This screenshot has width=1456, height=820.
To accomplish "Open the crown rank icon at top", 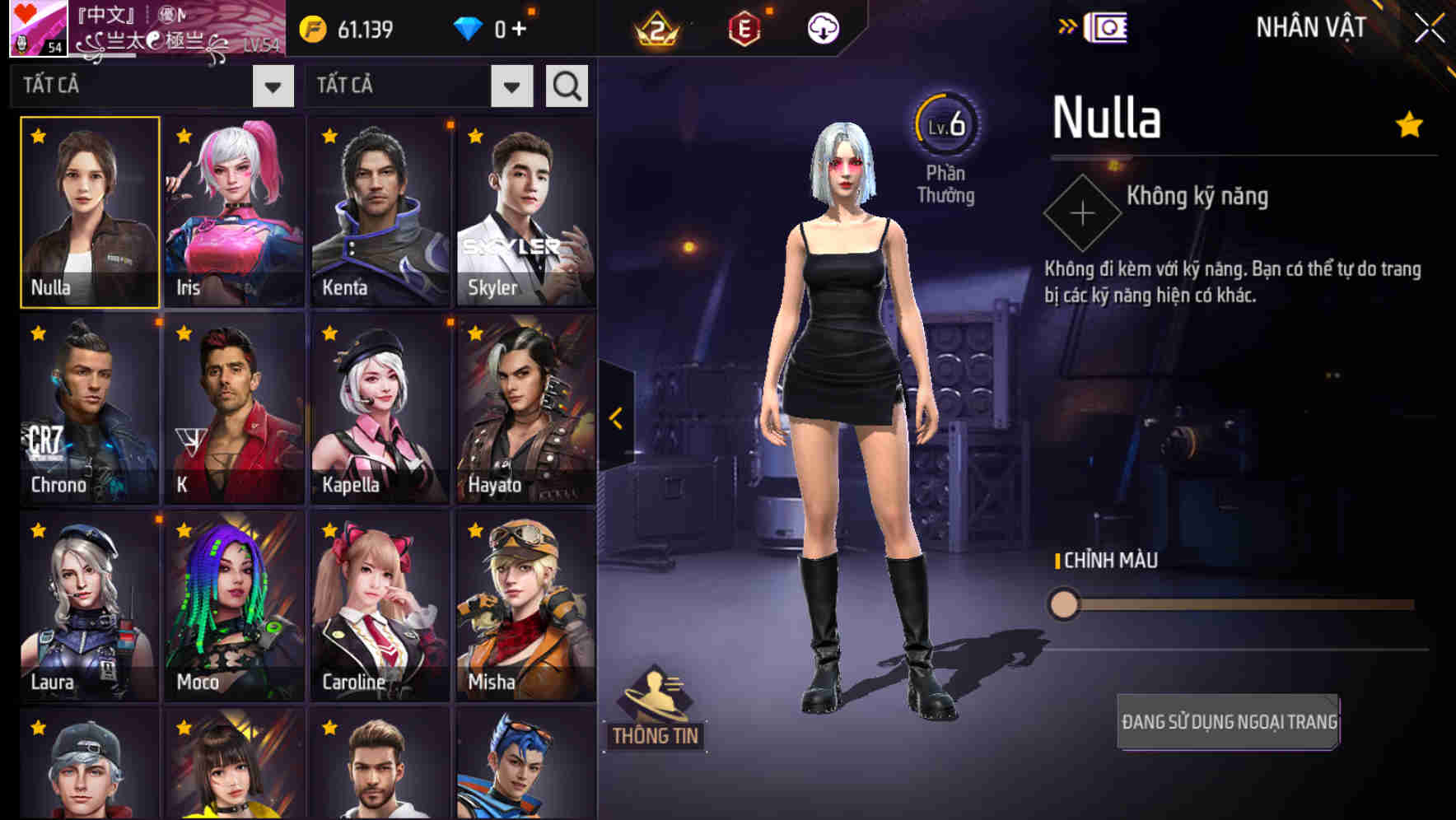I will click(x=656, y=27).
